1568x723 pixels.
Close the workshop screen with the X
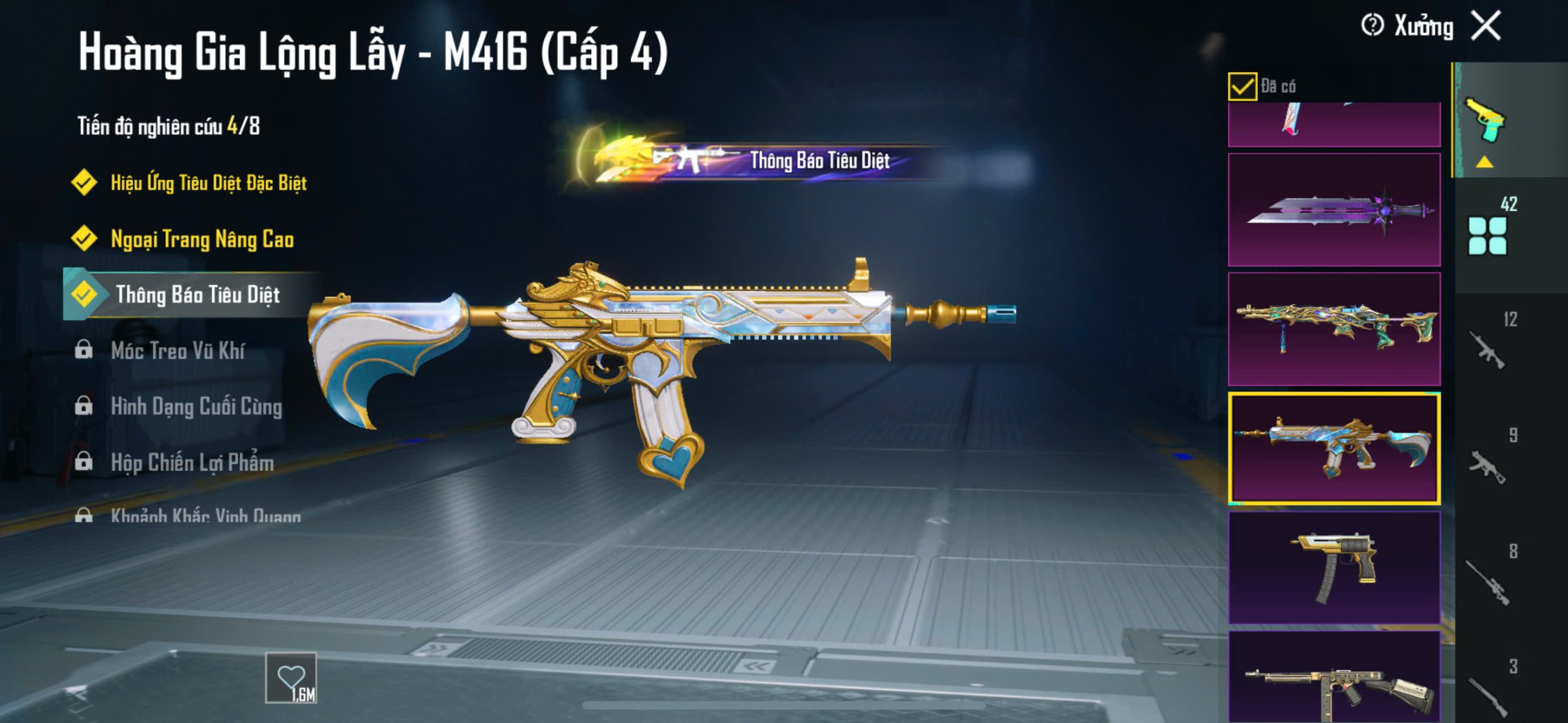(x=1486, y=26)
